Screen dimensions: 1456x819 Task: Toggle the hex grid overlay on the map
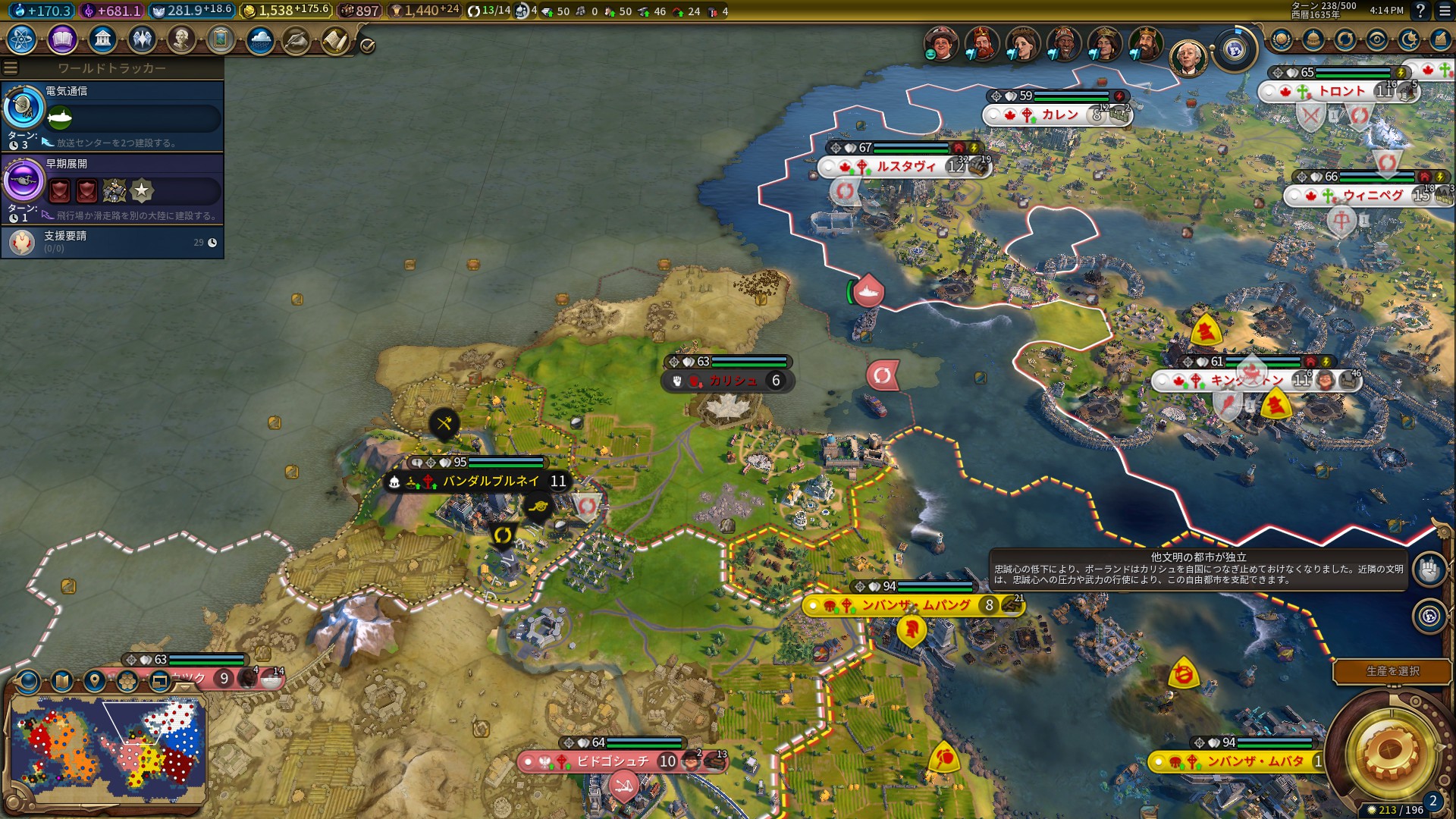point(126,680)
